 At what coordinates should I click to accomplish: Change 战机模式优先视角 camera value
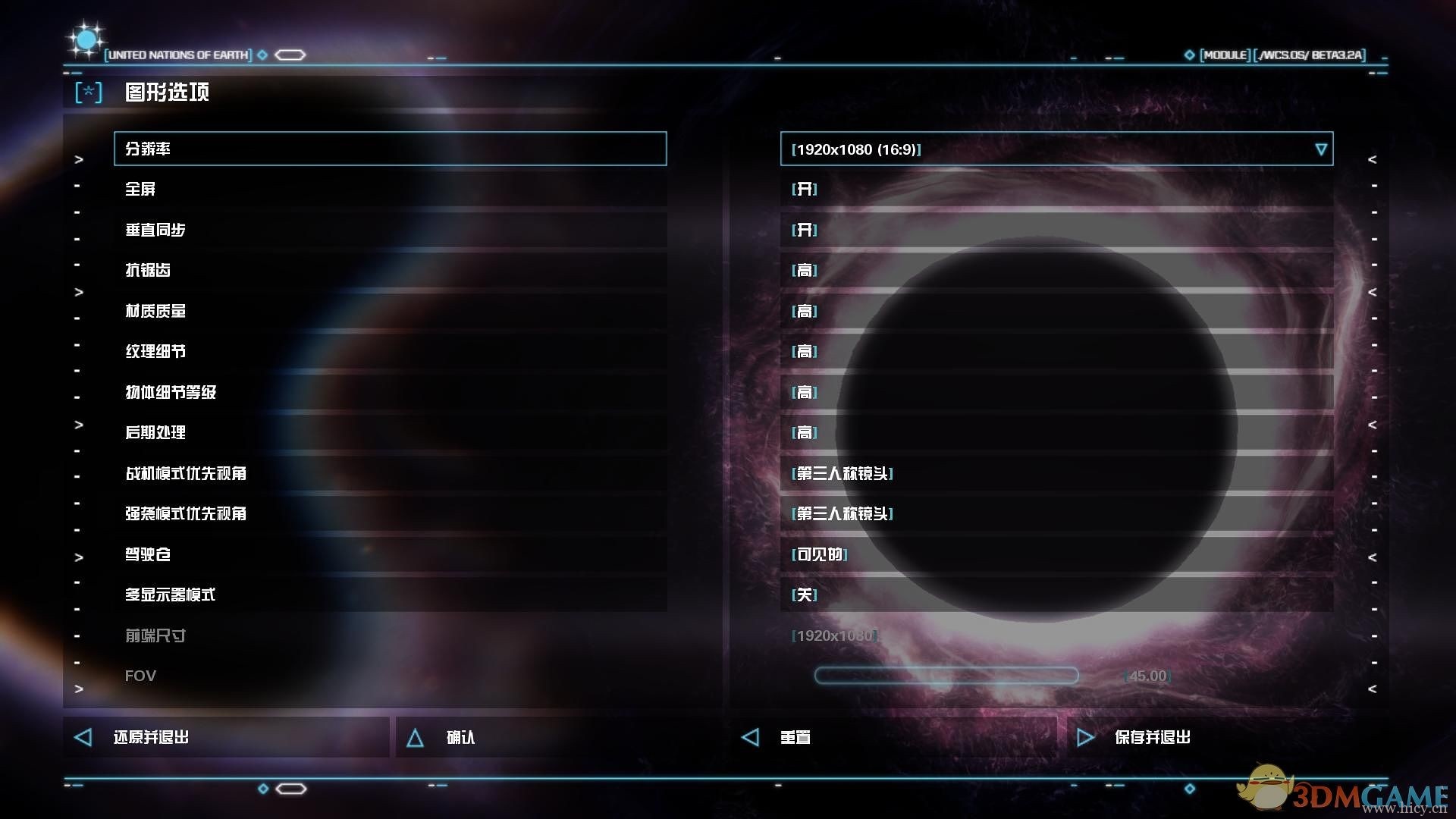click(1056, 473)
